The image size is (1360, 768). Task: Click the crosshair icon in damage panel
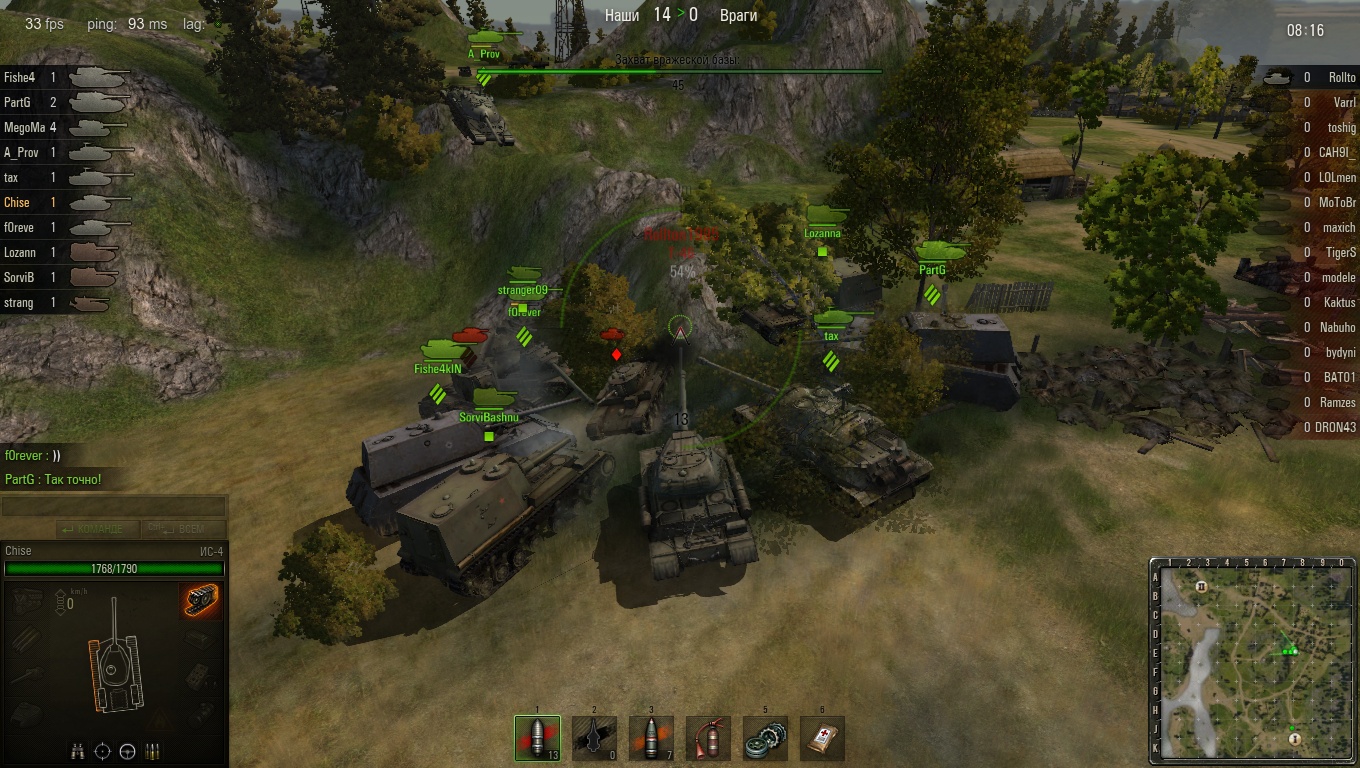click(102, 751)
